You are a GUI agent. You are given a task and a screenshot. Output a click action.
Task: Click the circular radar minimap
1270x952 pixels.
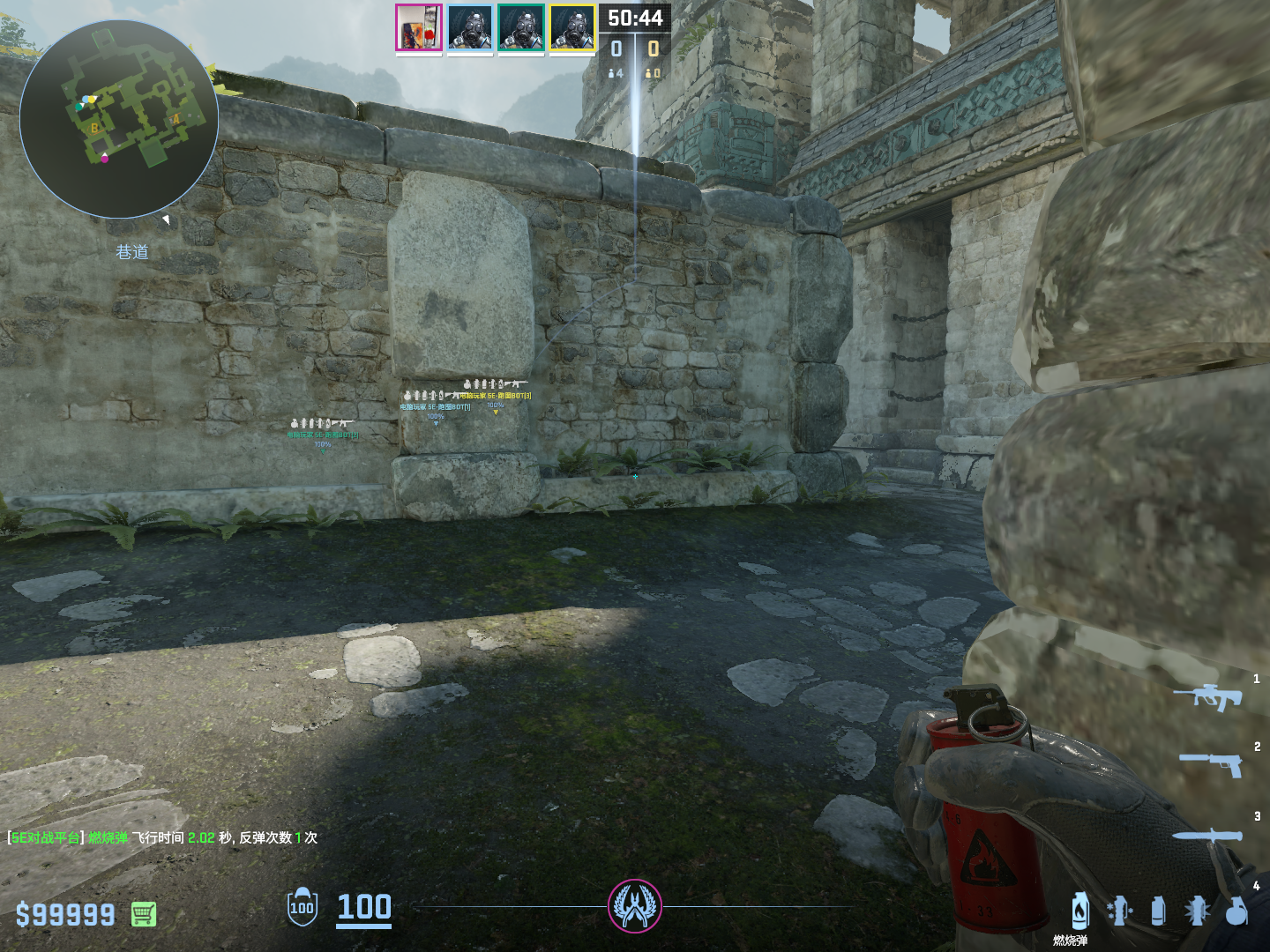(x=119, y=119)
